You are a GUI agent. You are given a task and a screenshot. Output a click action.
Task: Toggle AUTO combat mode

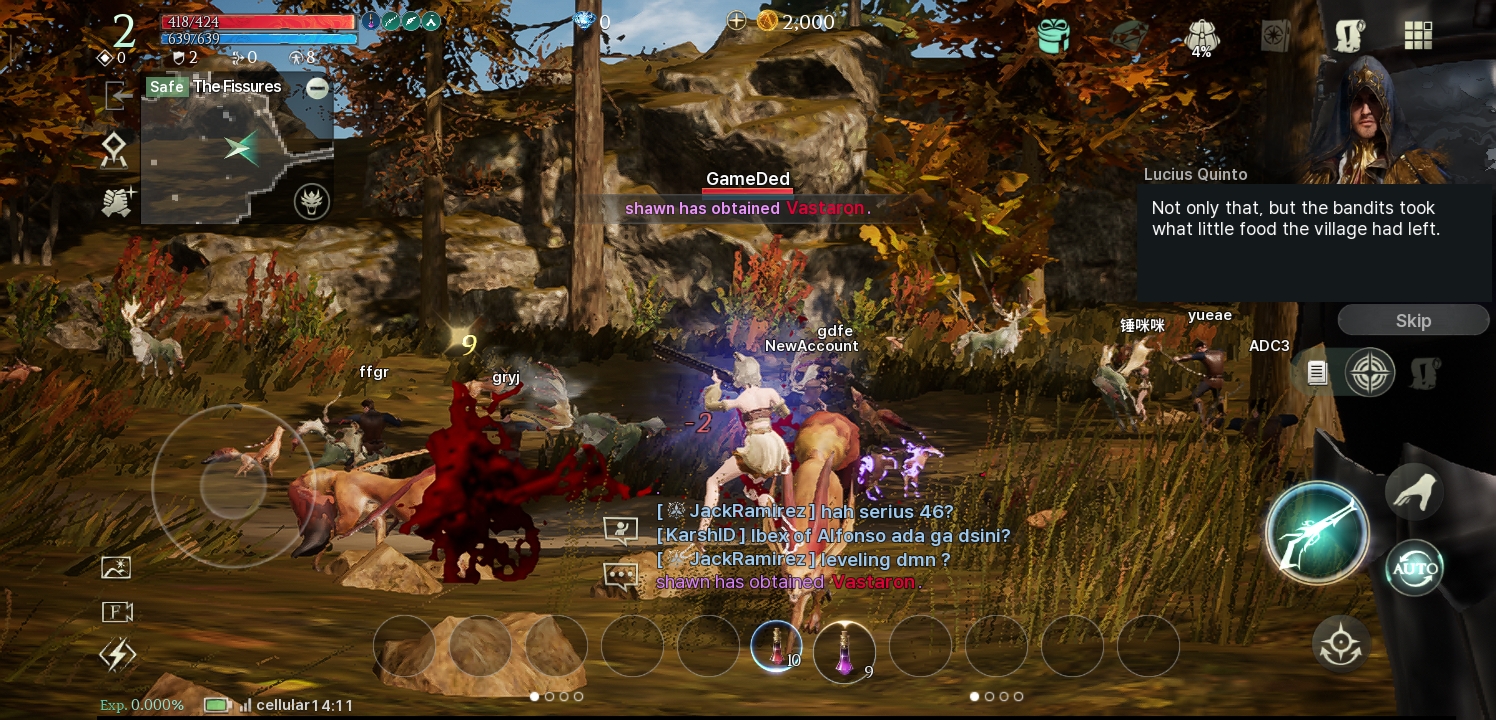pos(1414,567)
